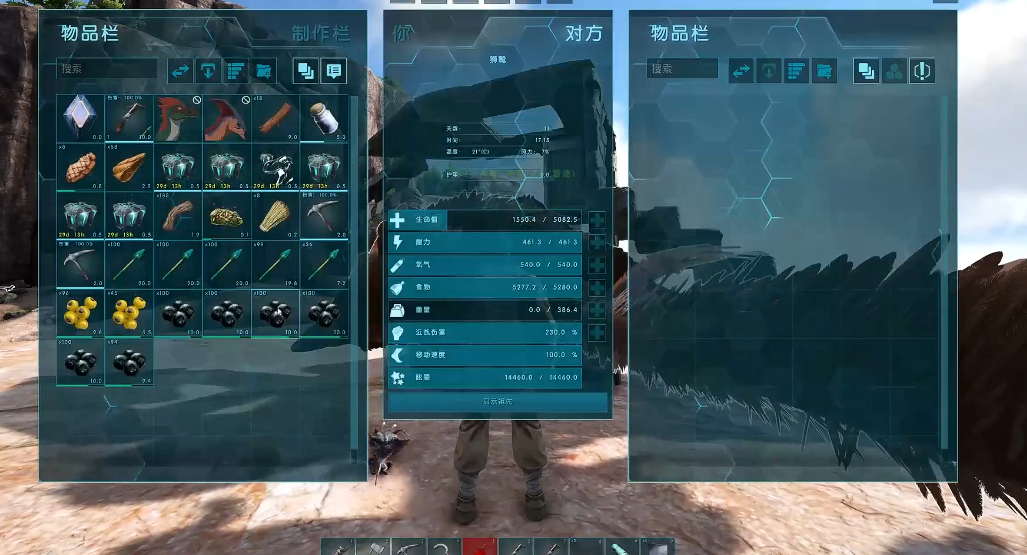Add a point to 近战伤害 melee damage
Image resolution: width=1027 pixels, height=555 pixels.
[597, 334]
